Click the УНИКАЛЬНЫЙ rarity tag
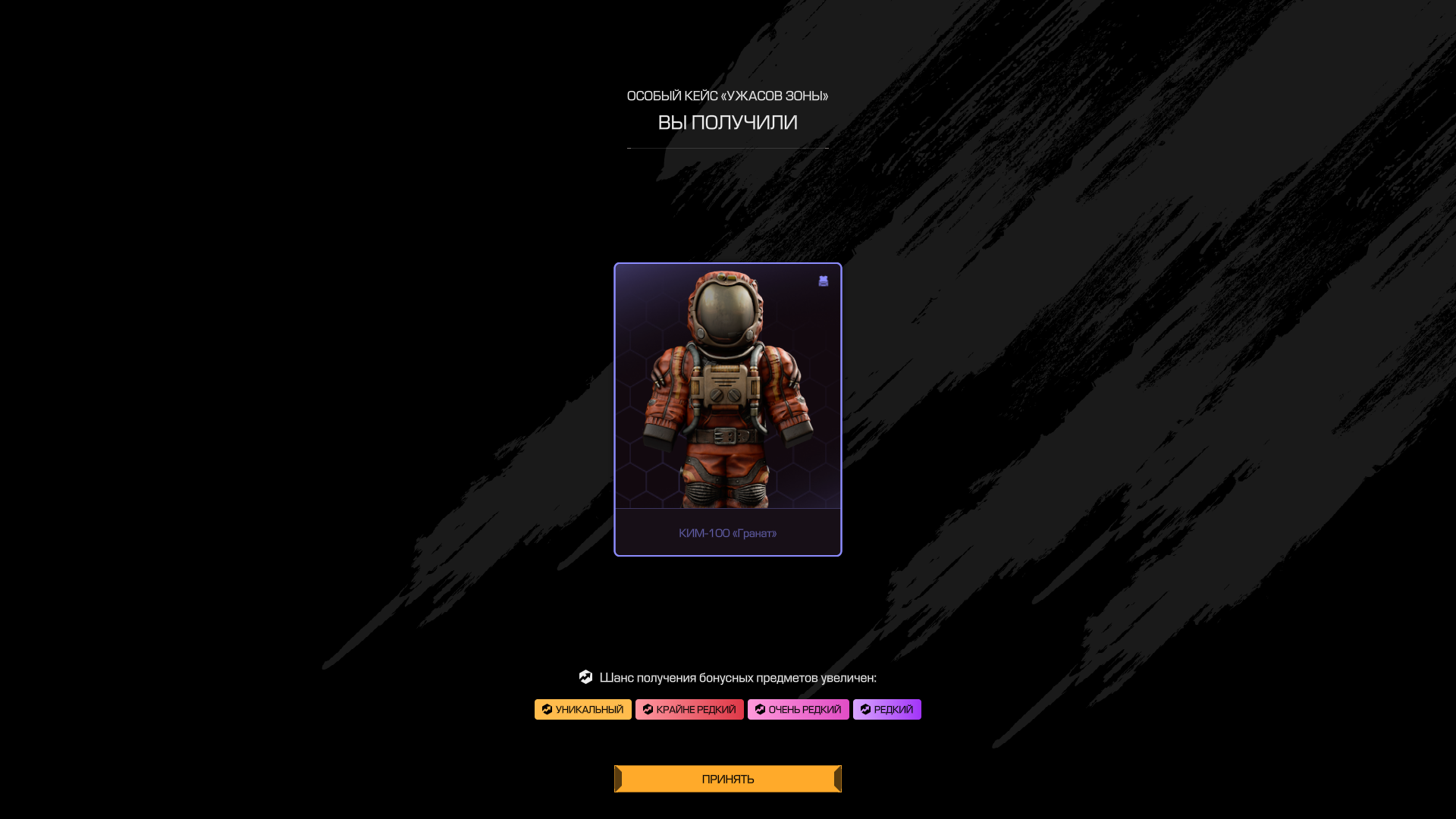This screenshot has width=1456, height=819. (582, 710)
